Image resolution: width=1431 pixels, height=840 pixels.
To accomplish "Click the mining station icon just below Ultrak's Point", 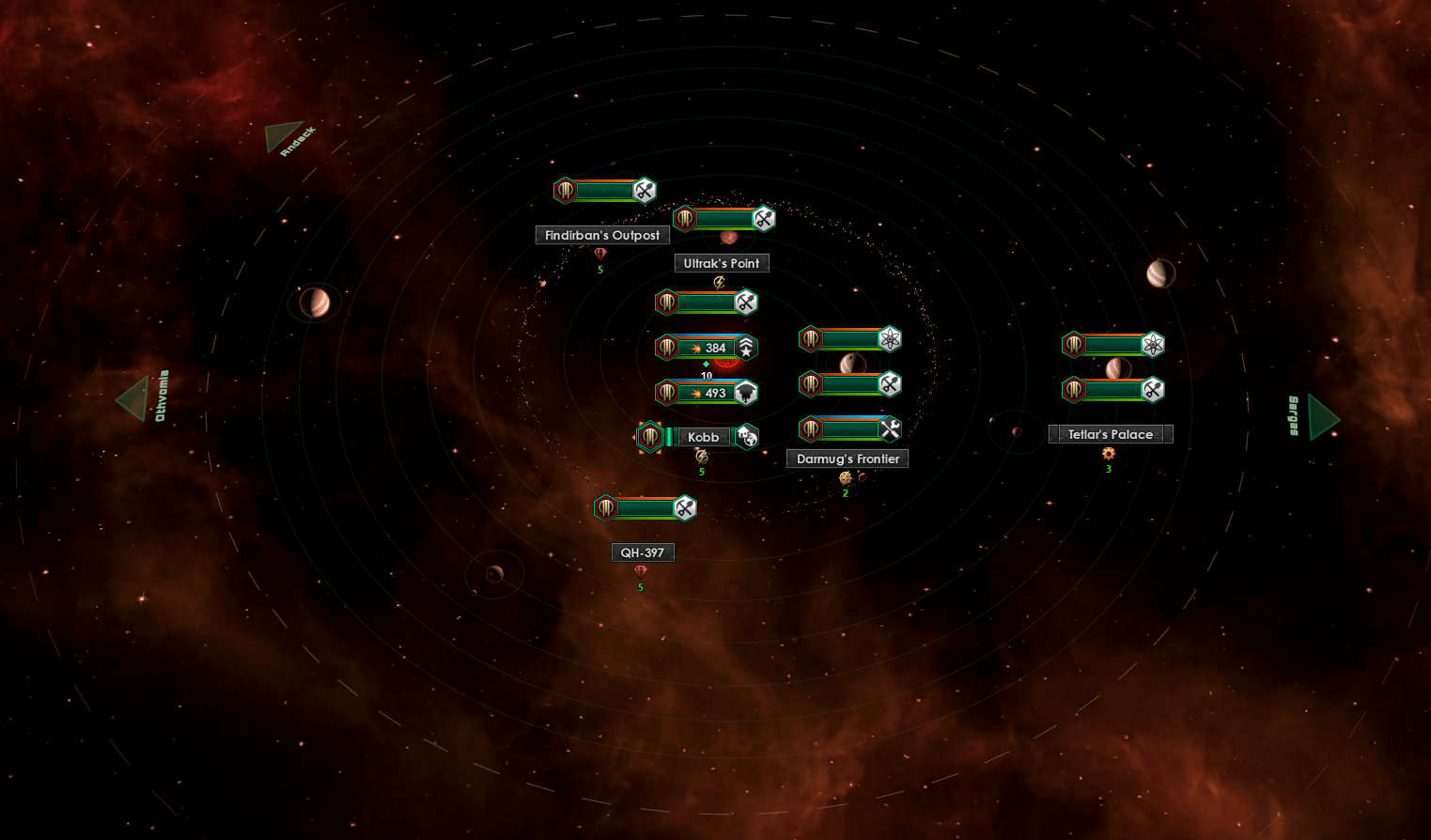I will point(745,303).
